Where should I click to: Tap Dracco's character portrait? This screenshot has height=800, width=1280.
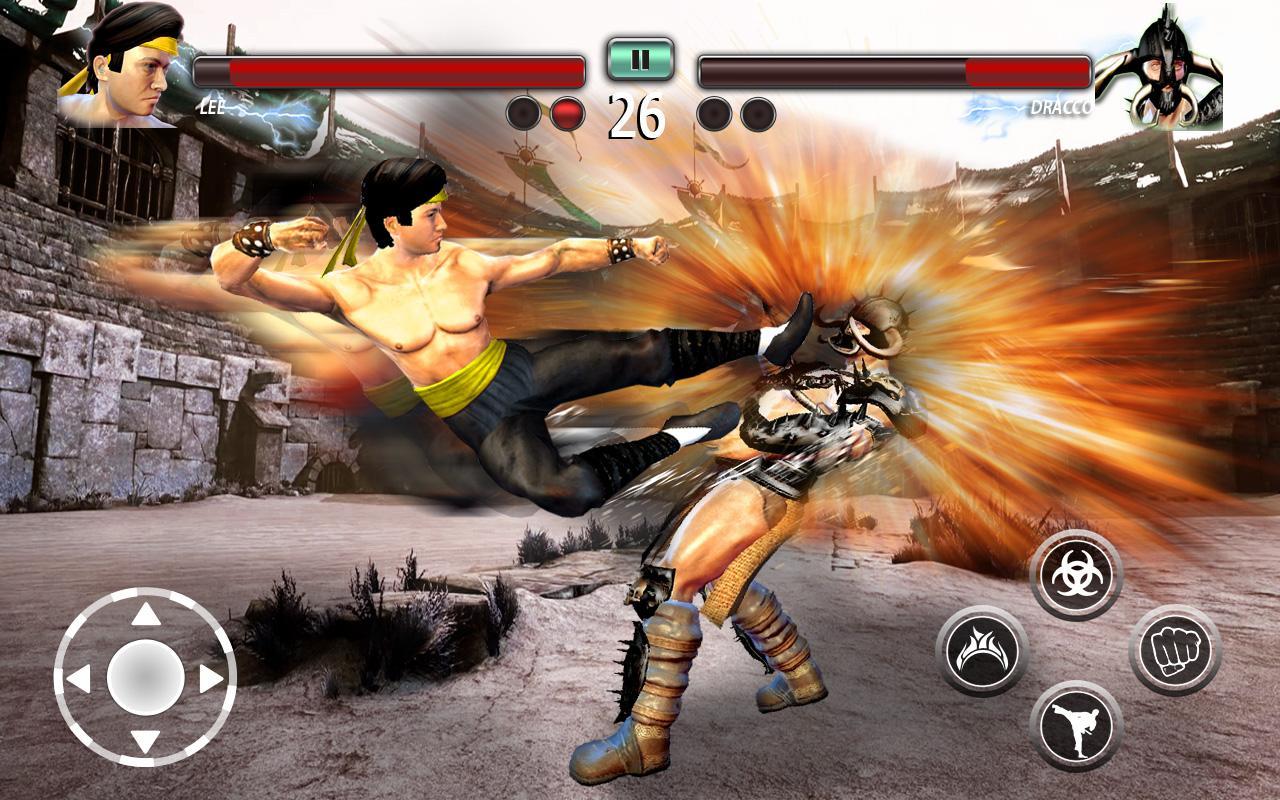(x=1165, y=65)
